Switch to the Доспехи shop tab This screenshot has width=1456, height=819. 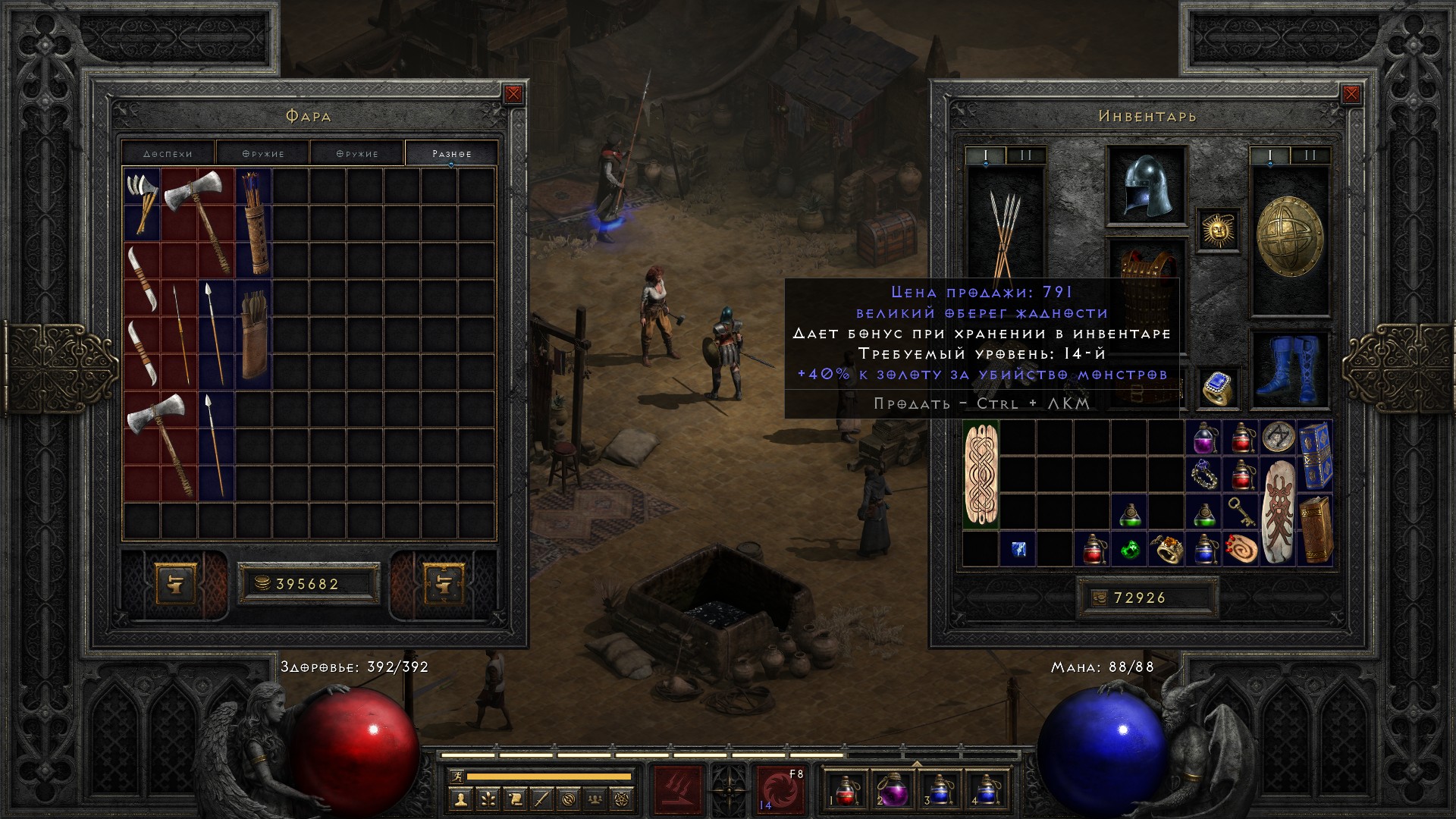pos(168,153)
